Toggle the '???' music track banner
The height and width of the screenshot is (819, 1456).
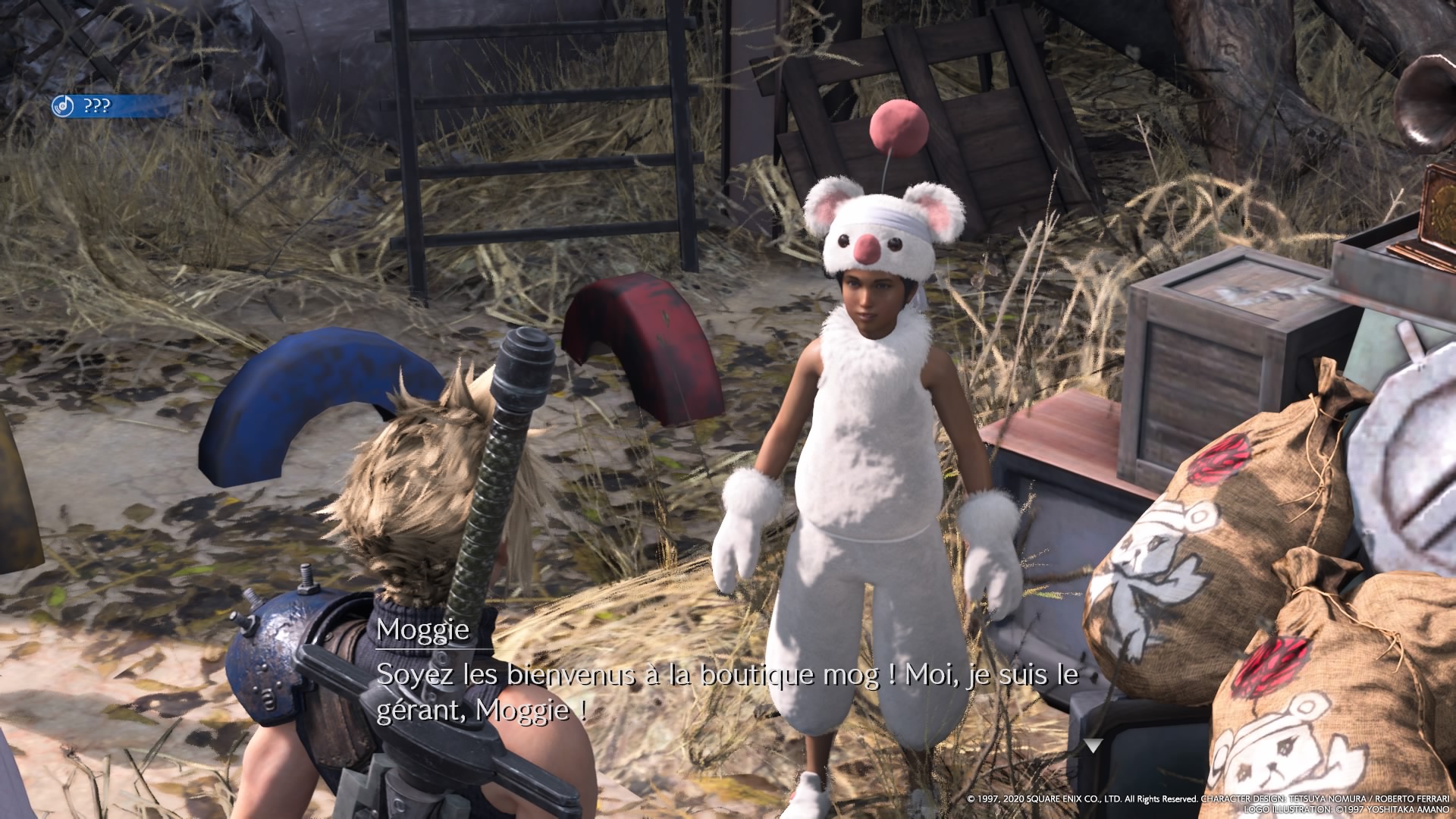[99, 107]
